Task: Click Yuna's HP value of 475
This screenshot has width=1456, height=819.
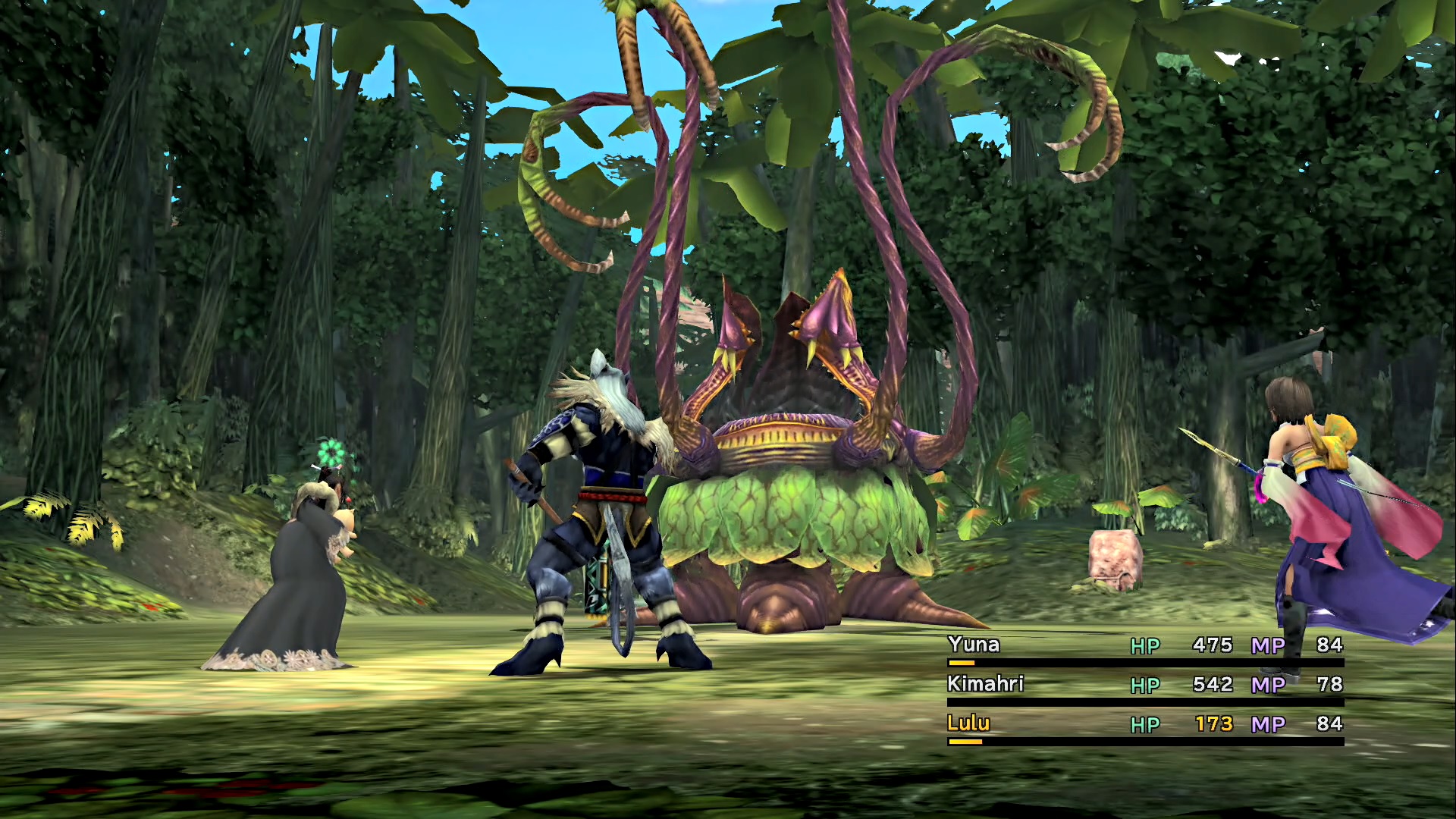Action: point(1212,646)
